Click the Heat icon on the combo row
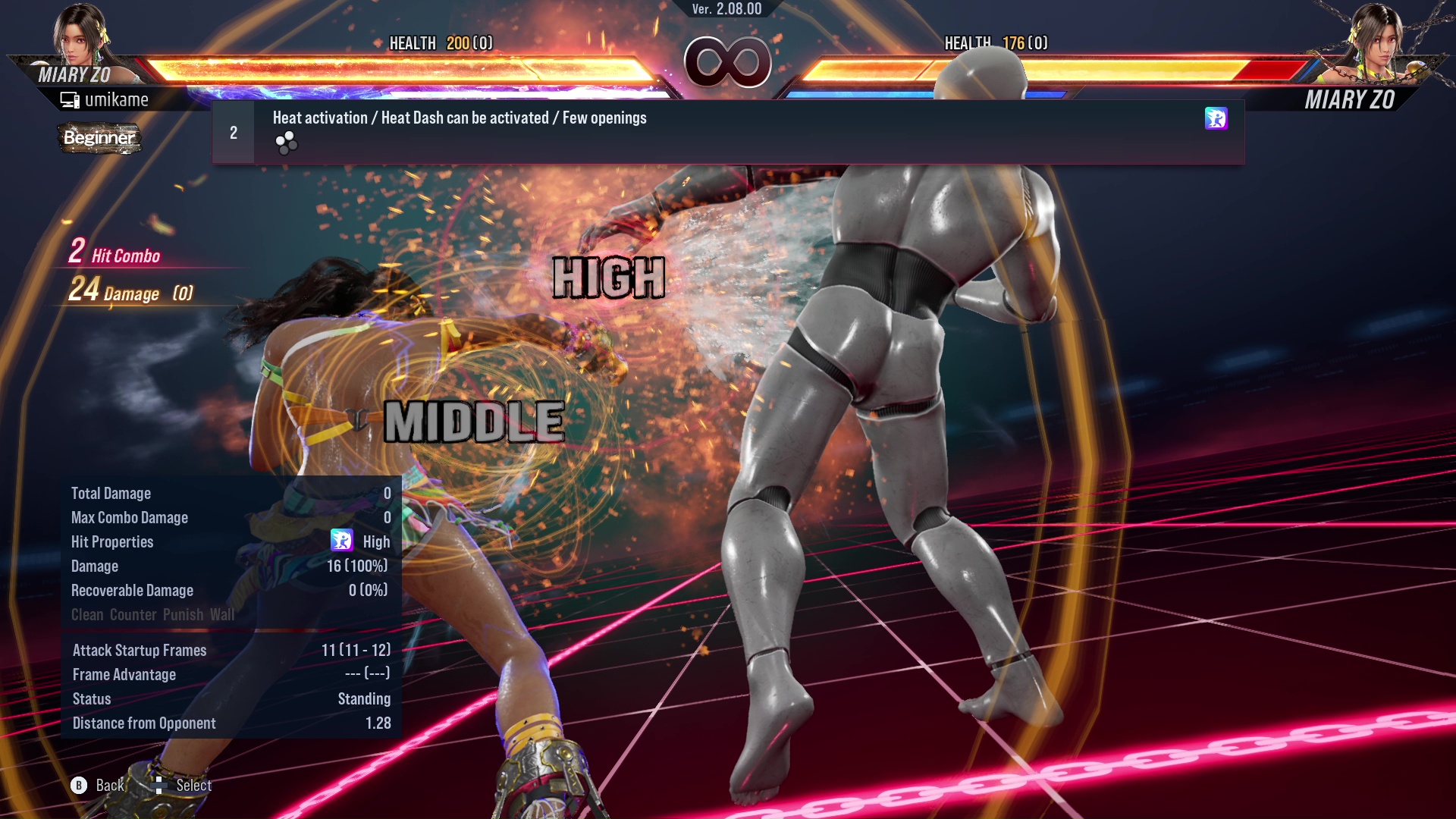1456x819 pixels. [x=1216, y=118]
